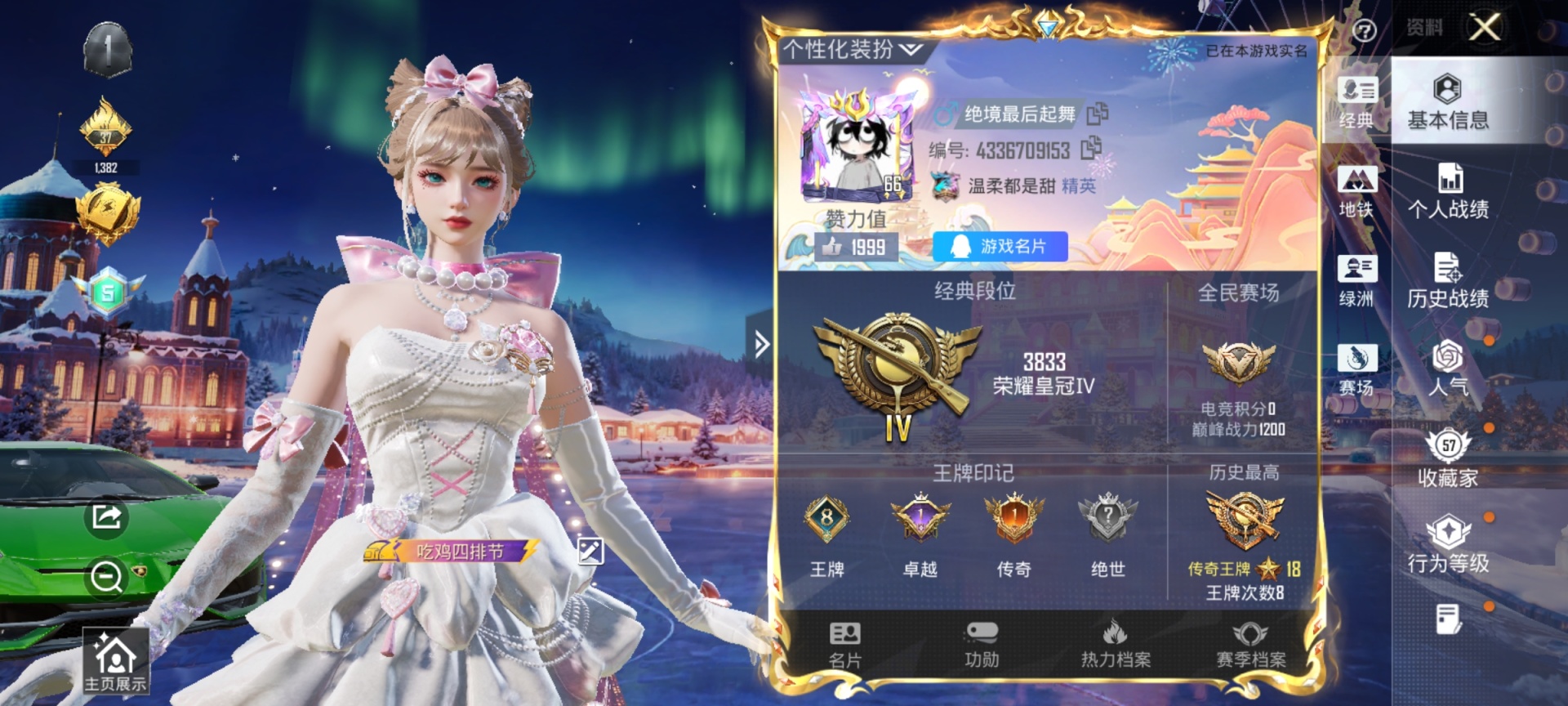Show the 历史战绩 tab
The width and height of the screenshot is (1568, 706).
pos(1448,281)
